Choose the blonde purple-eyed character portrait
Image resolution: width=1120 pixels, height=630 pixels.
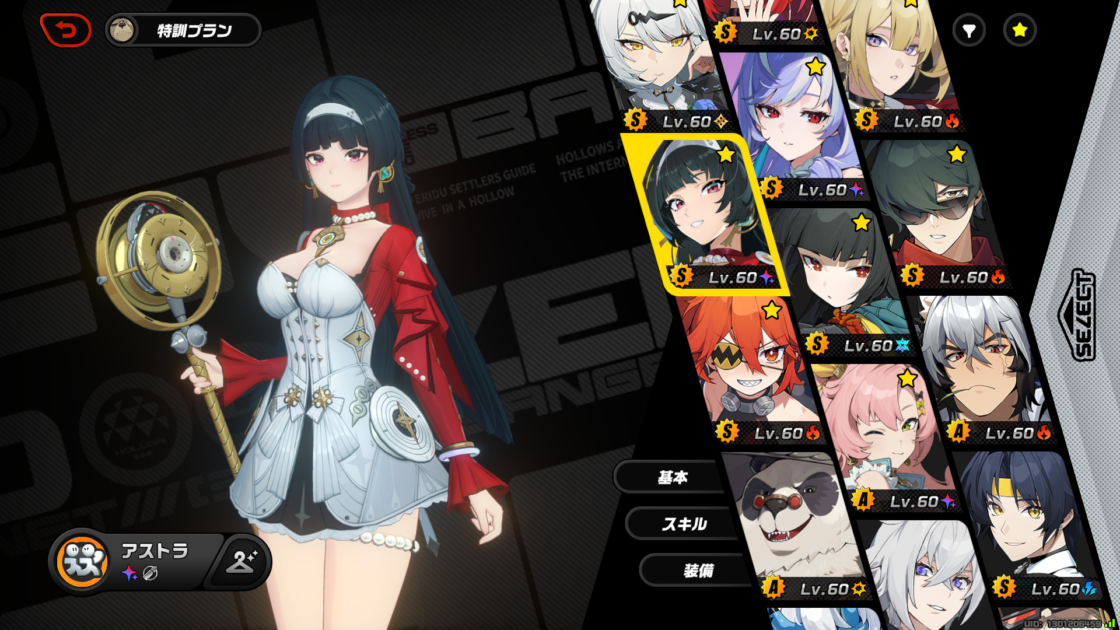coord(890,60)
